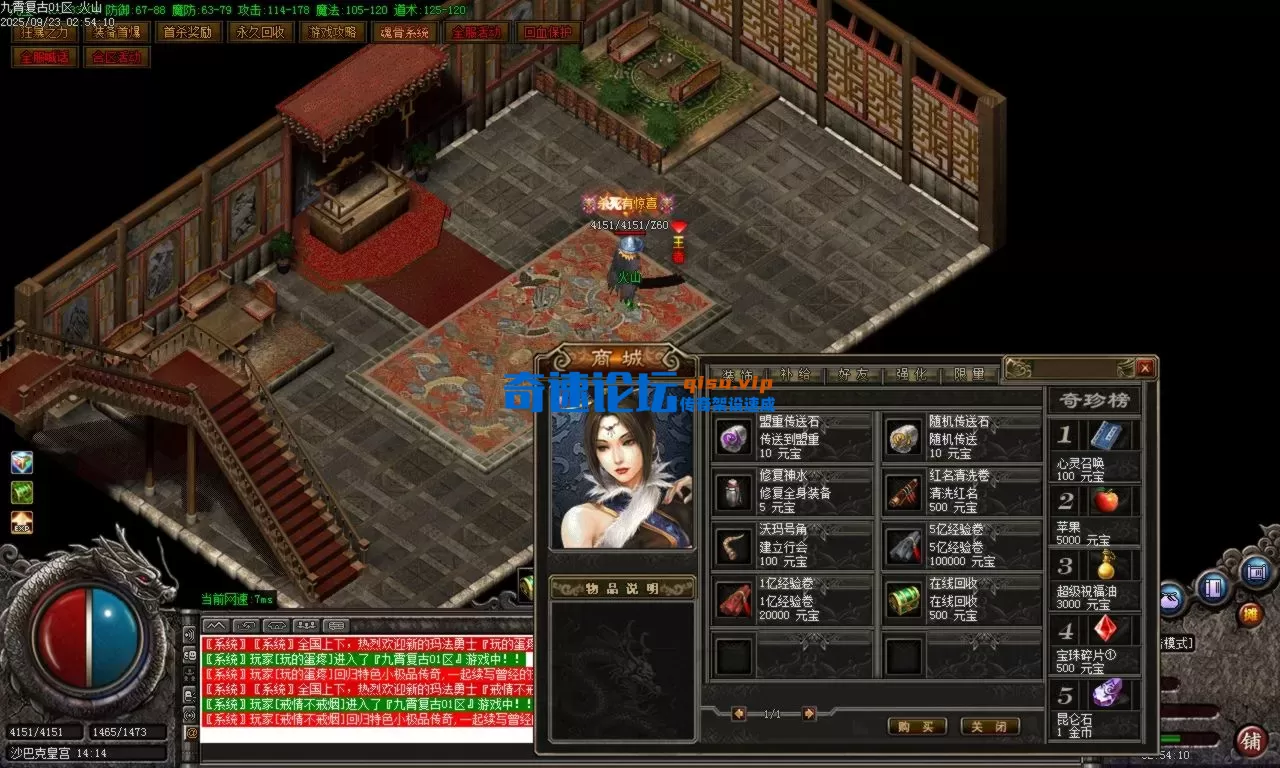The height and width of the screenshot is (768, 1280).
Task: Select the 随机传送石 item icon
Action: click(903, 437)
